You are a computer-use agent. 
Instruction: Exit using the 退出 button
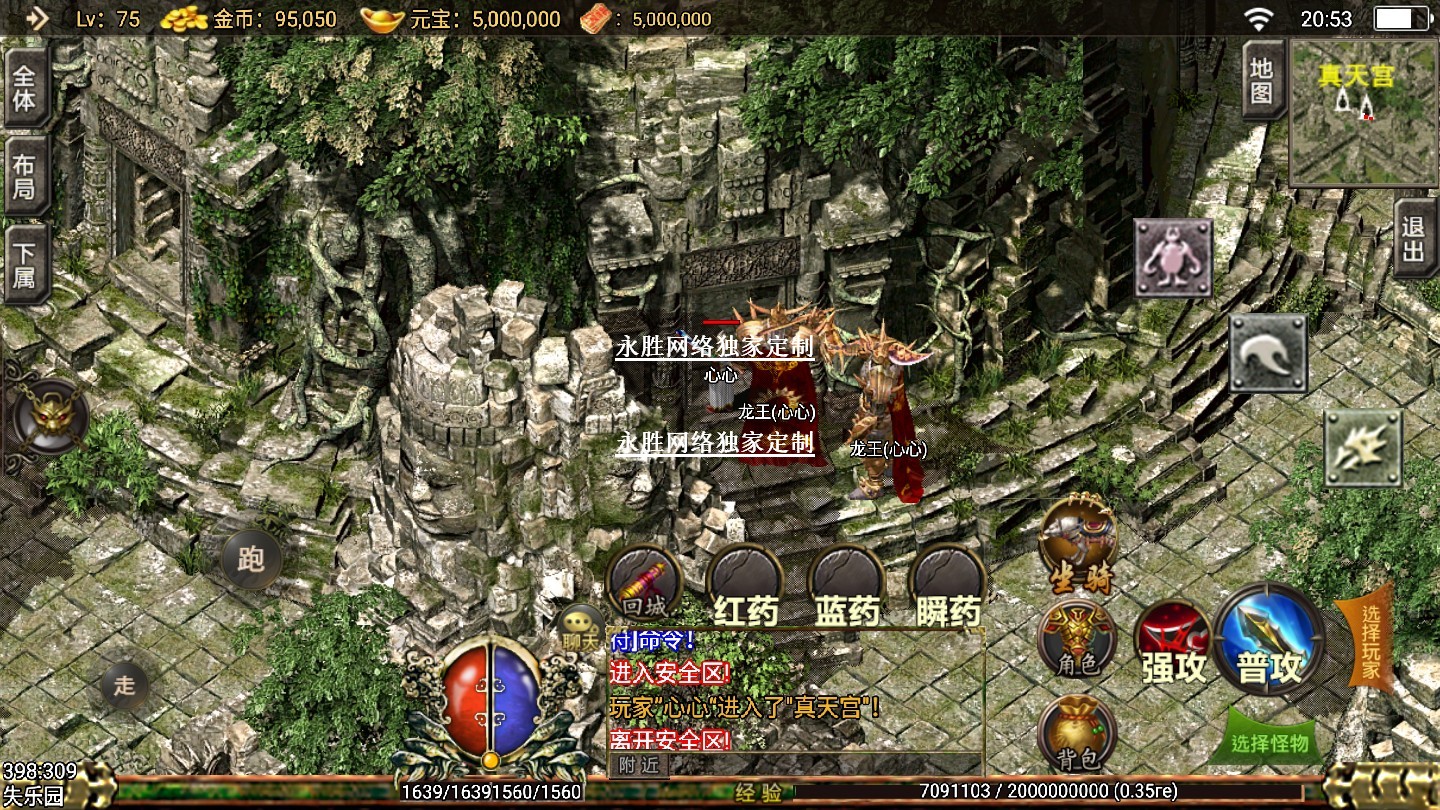click(1414, 238)
